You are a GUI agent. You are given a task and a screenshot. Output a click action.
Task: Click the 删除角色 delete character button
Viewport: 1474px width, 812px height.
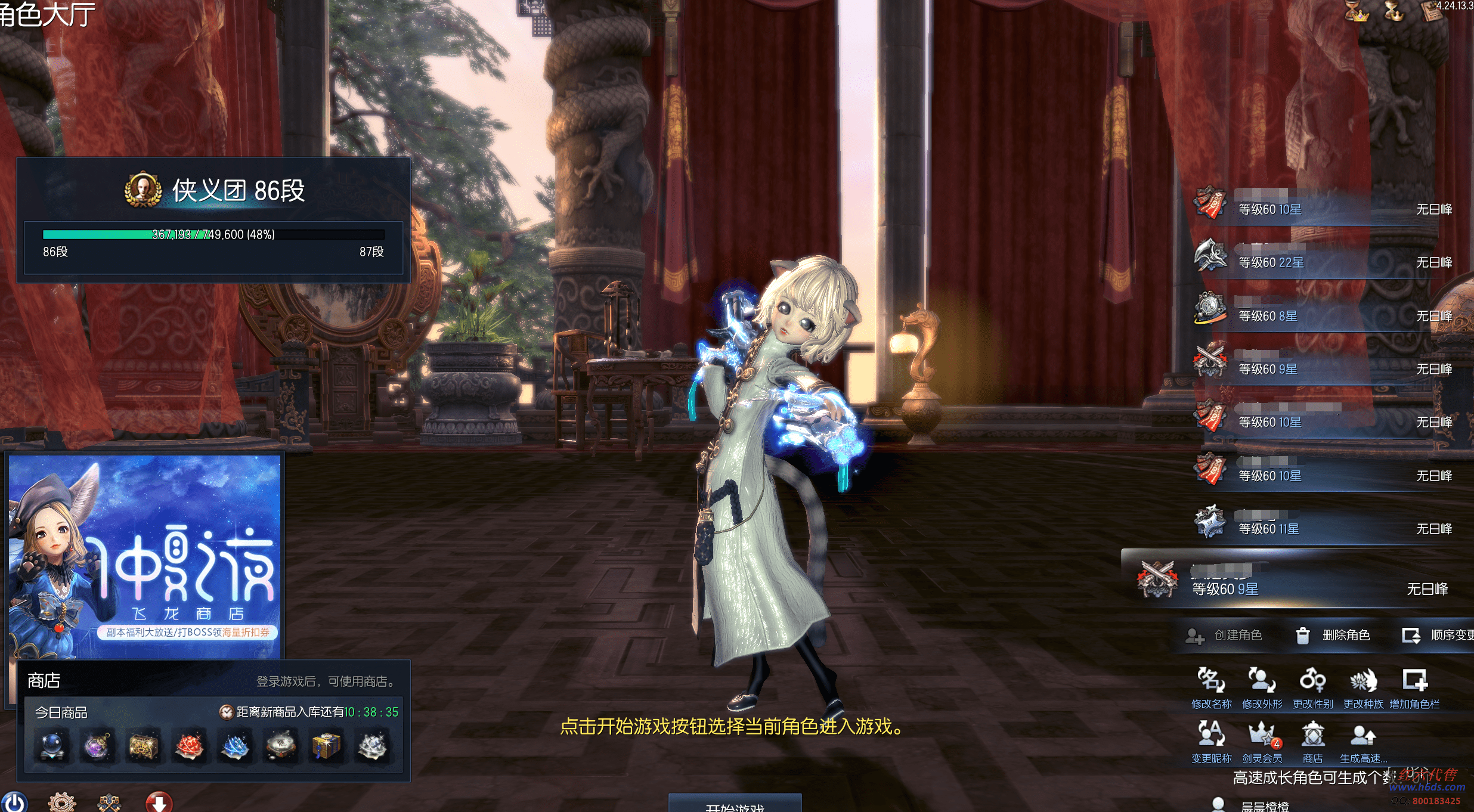tap(1334, 636)
